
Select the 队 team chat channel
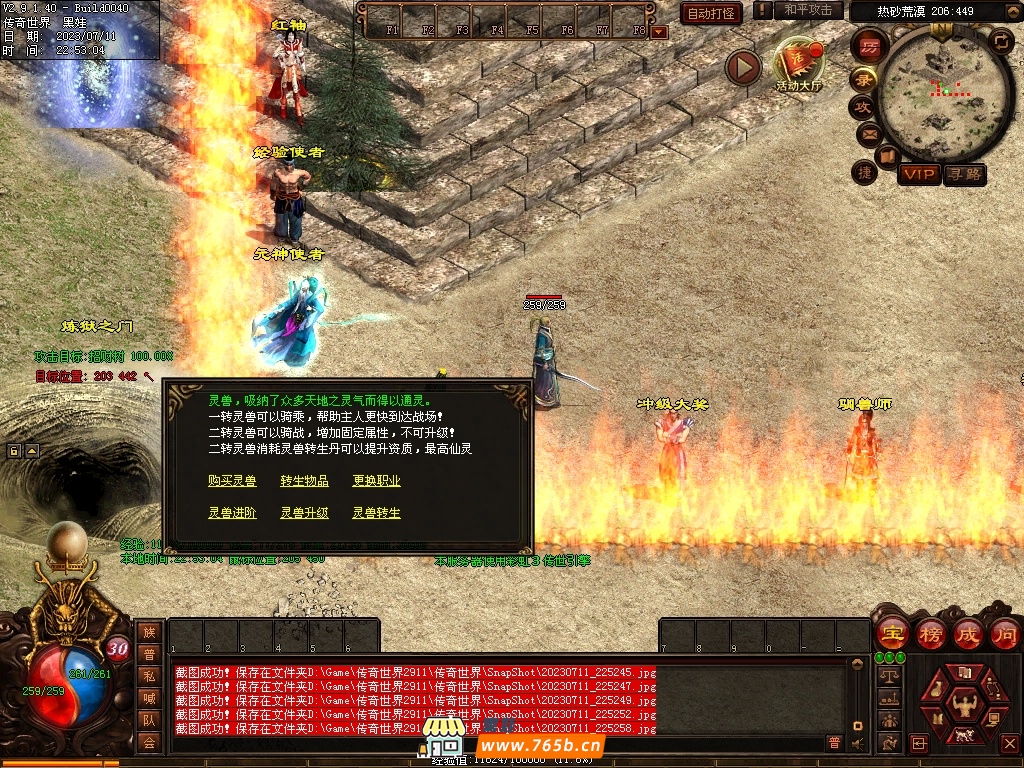click(x=149, y=720)
